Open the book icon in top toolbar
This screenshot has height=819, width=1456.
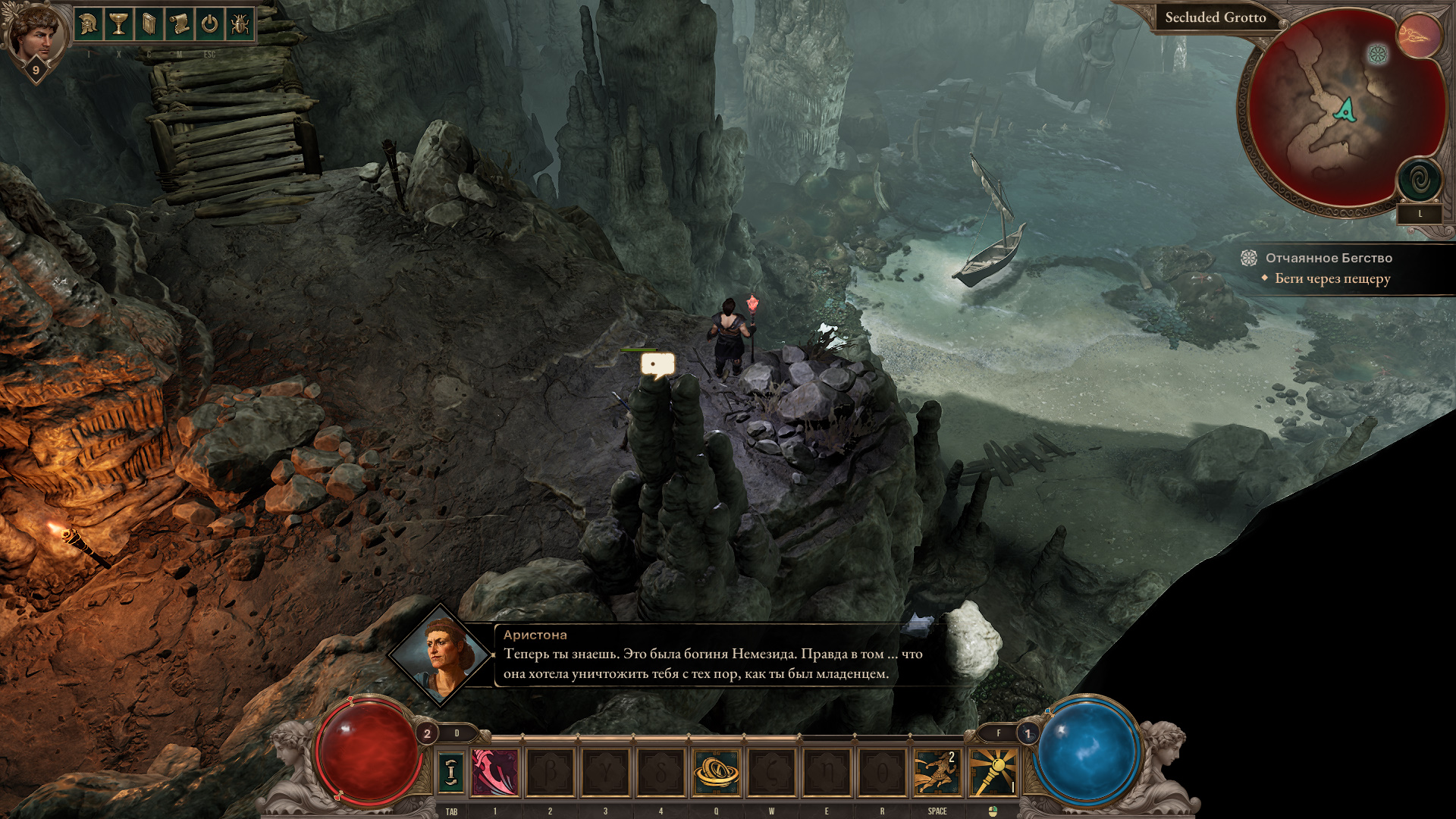[x=149, y=25]
